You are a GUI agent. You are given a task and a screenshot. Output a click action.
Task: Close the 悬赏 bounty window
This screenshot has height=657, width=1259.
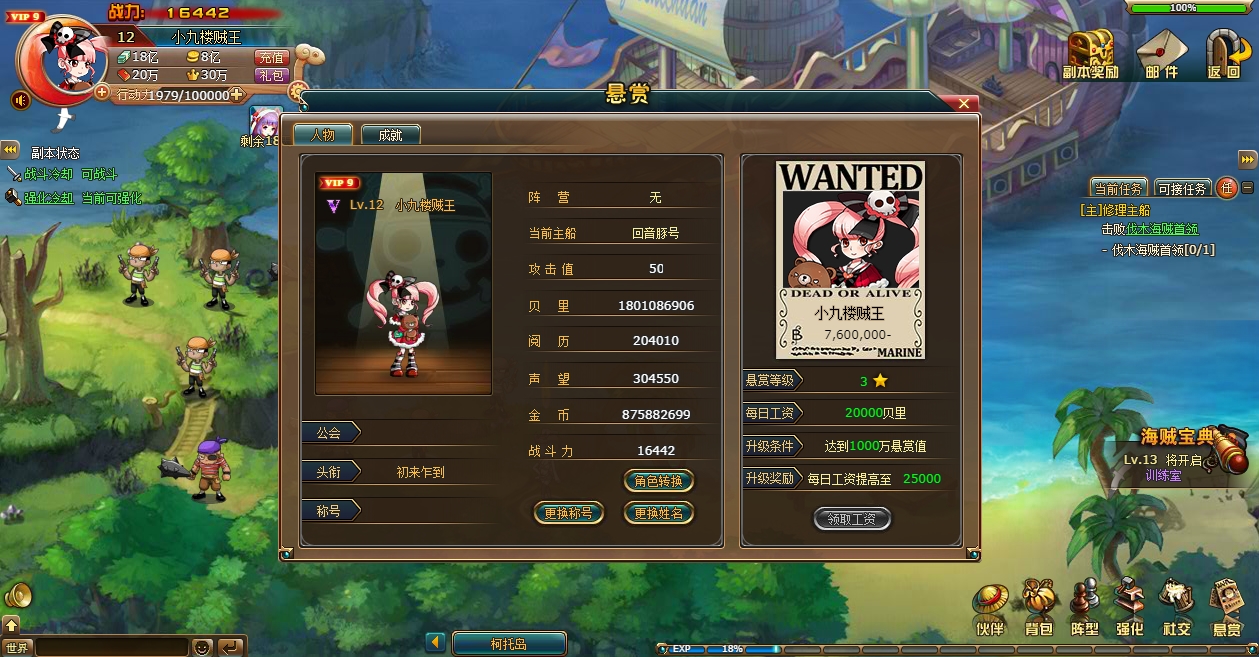pyautogui.click(x=965, y=103)
